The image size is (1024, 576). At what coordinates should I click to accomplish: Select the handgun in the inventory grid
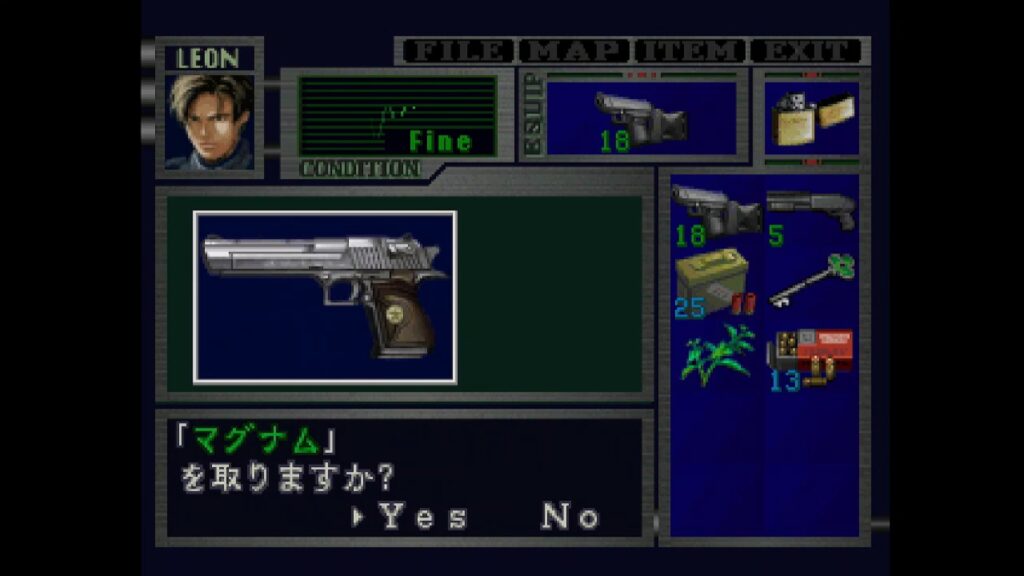pyautogui.click(x=716, y=213)
